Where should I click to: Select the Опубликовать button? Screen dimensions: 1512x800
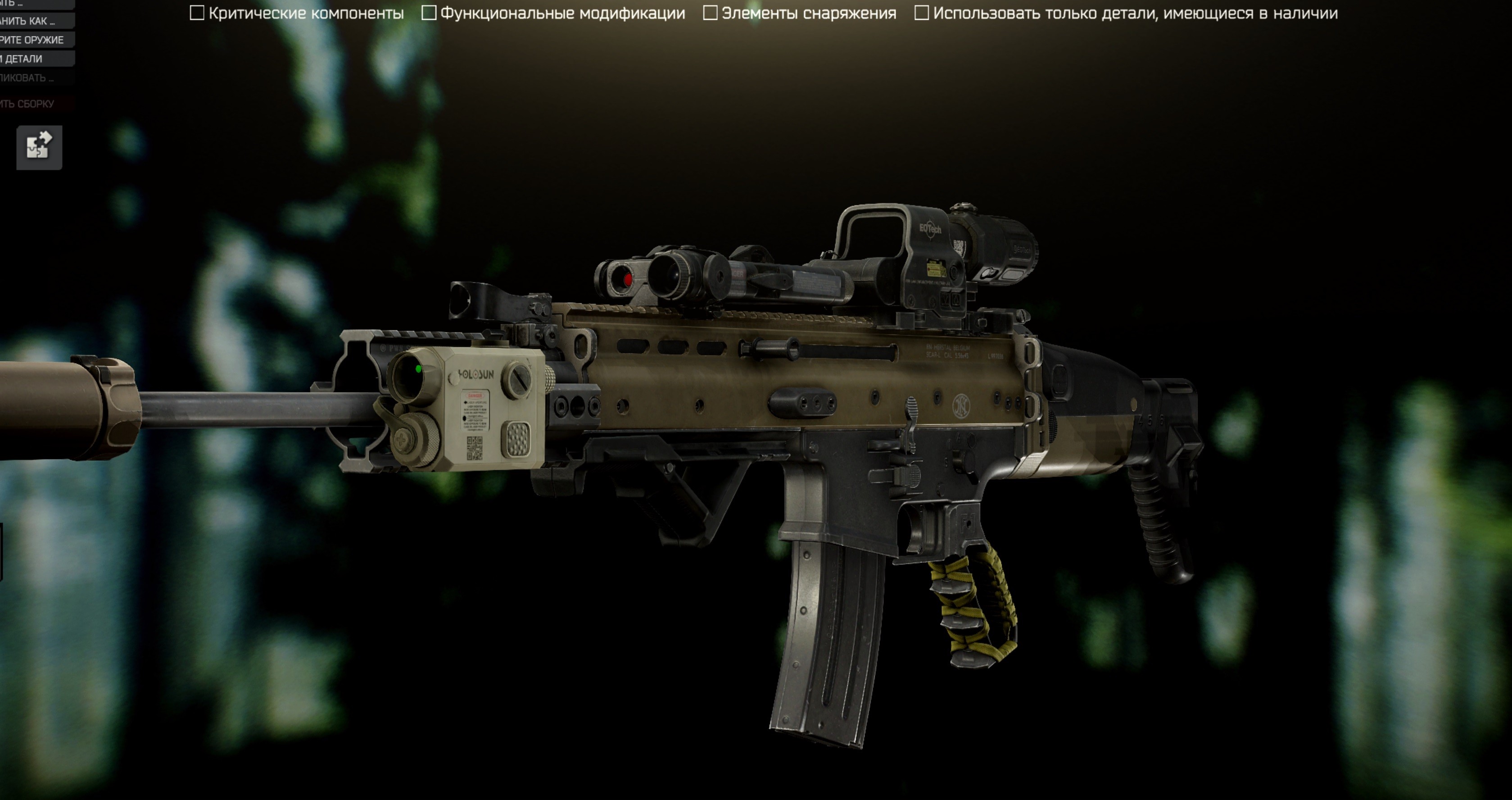pyautogui.click(x=35, y=78)
